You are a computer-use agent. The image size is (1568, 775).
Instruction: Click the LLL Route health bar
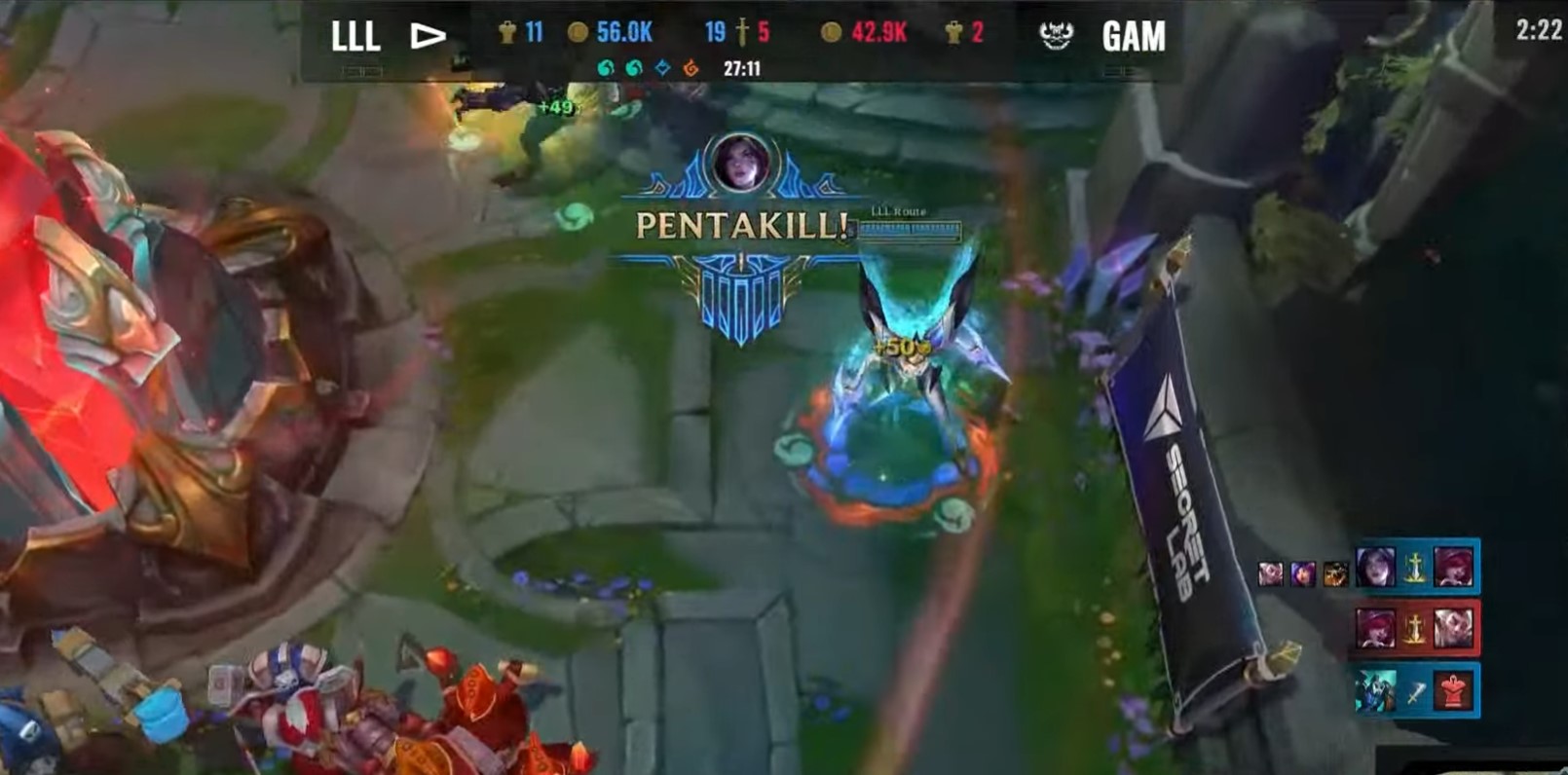click(911, 228)
